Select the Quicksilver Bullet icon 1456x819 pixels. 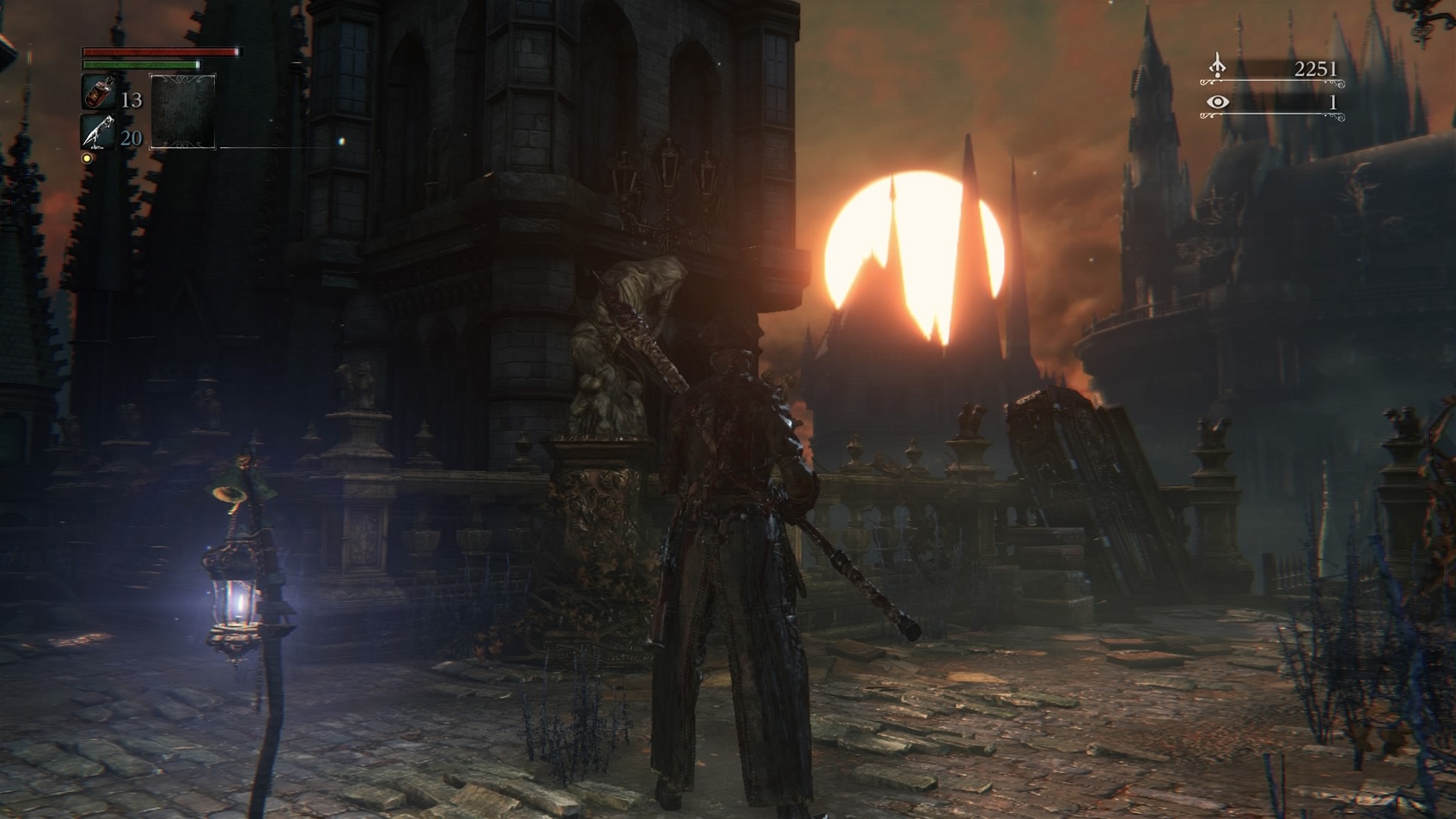98,133
